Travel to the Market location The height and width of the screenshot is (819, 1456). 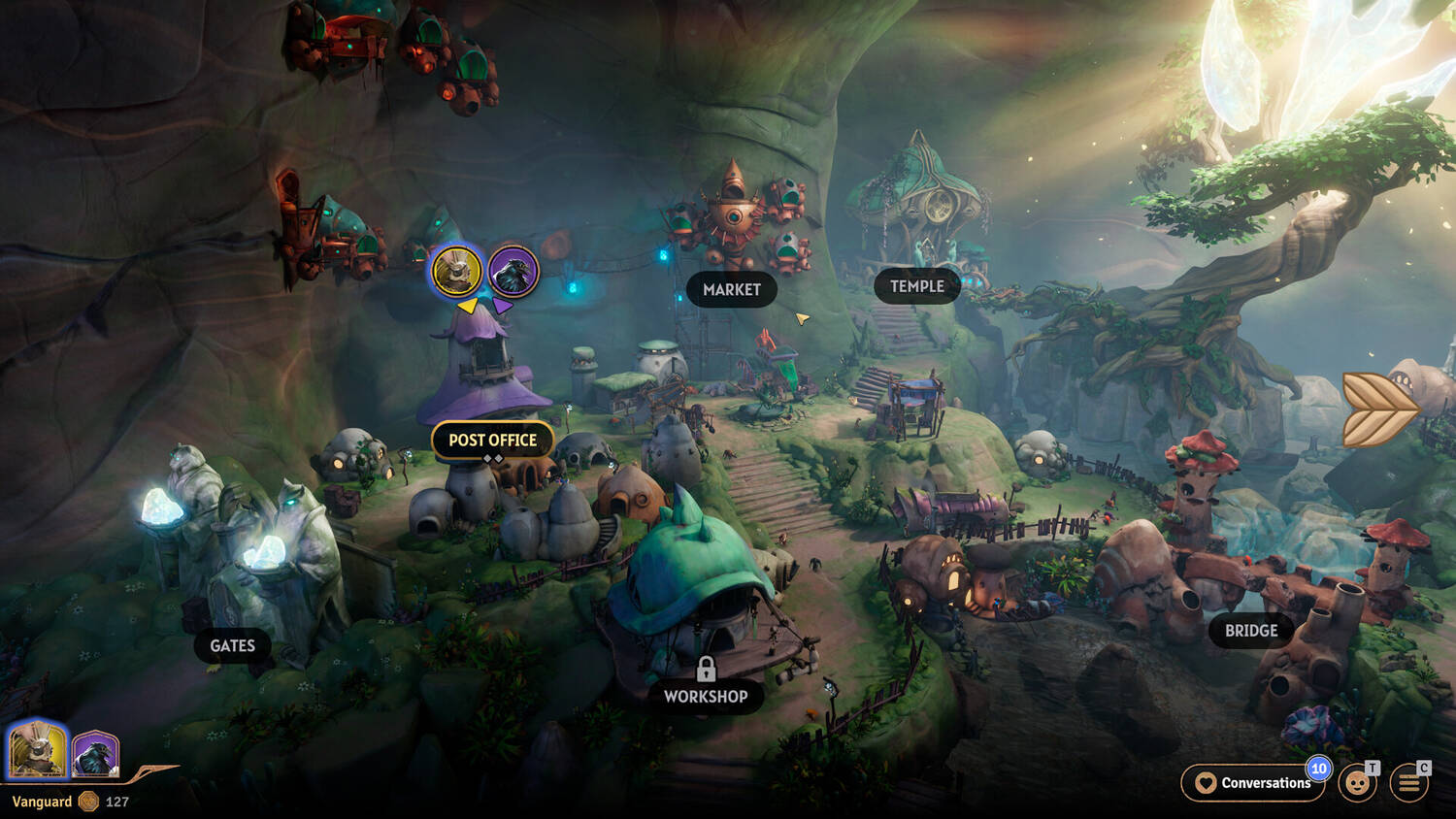[731, 290]
